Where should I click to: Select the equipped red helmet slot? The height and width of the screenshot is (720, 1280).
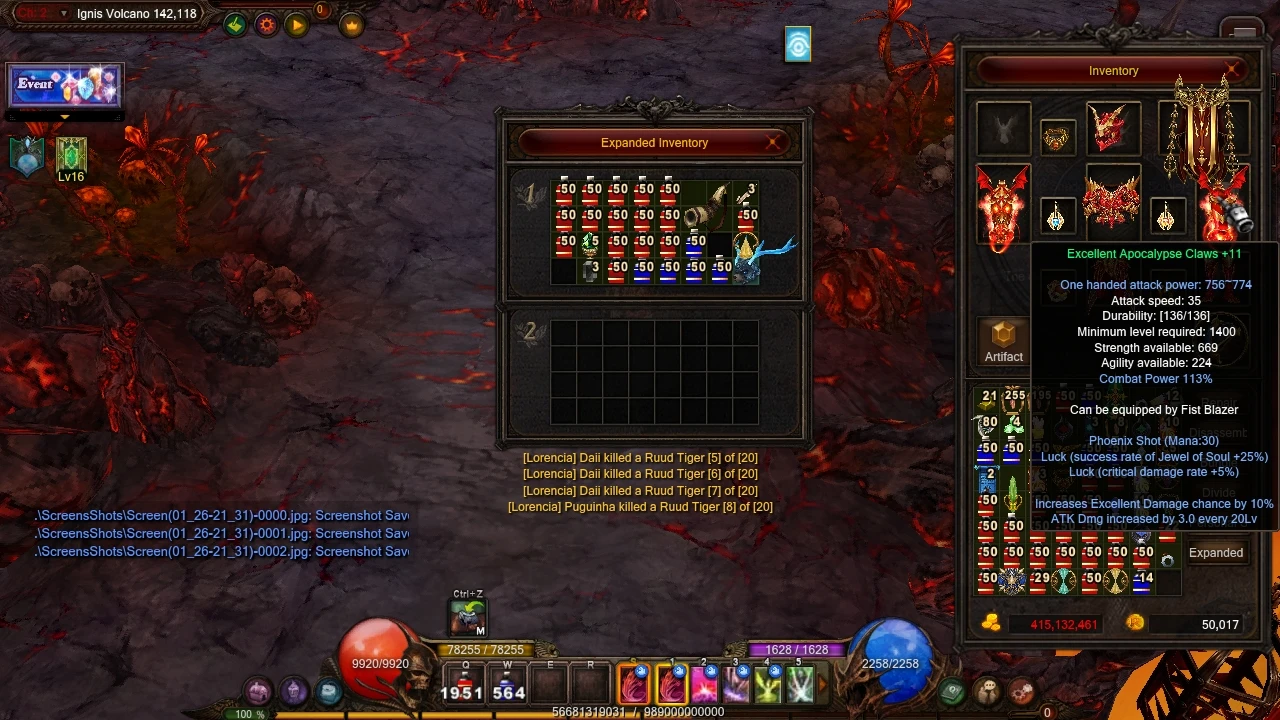1112,127
